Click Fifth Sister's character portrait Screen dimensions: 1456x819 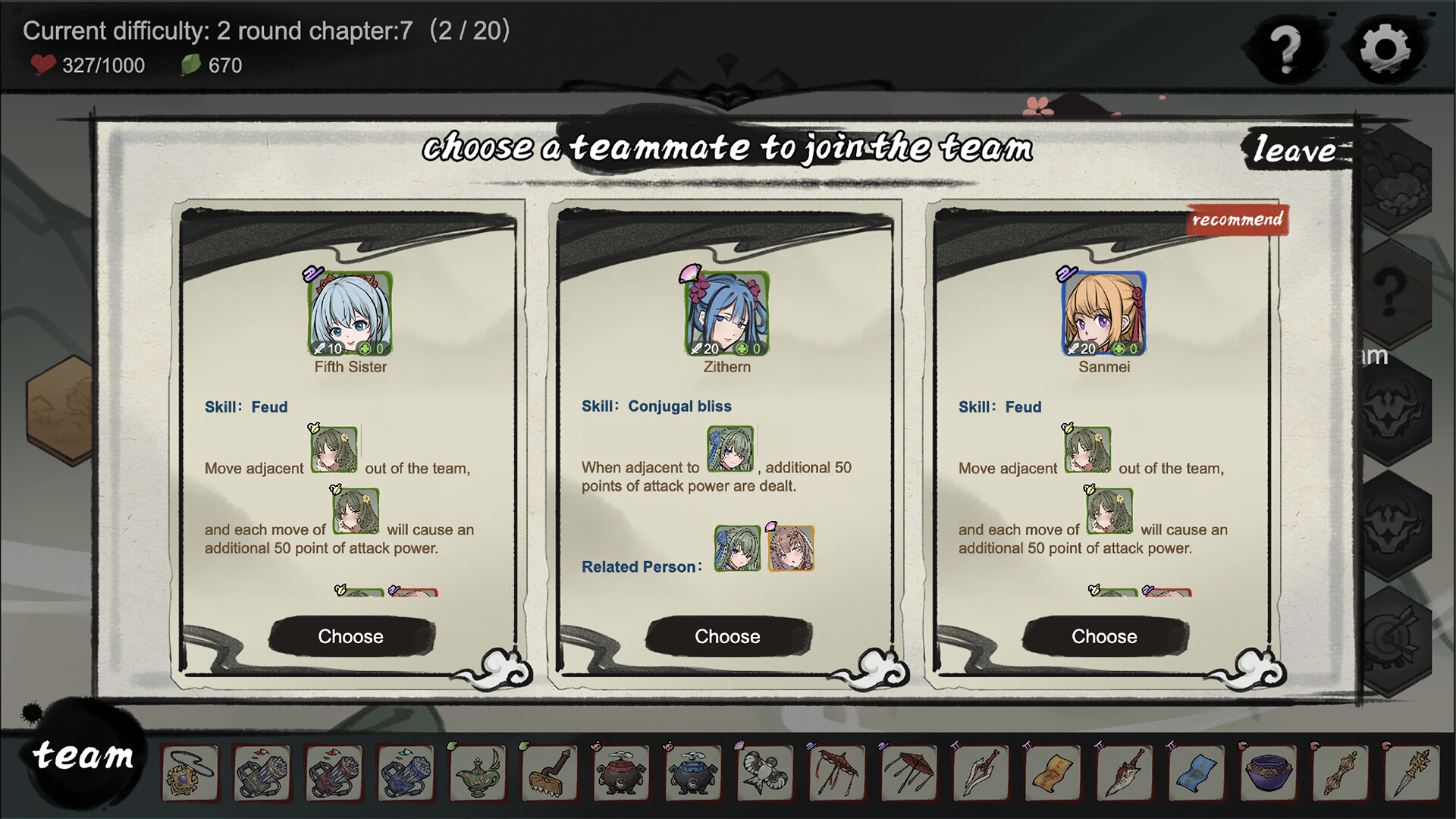coord(350,313)
